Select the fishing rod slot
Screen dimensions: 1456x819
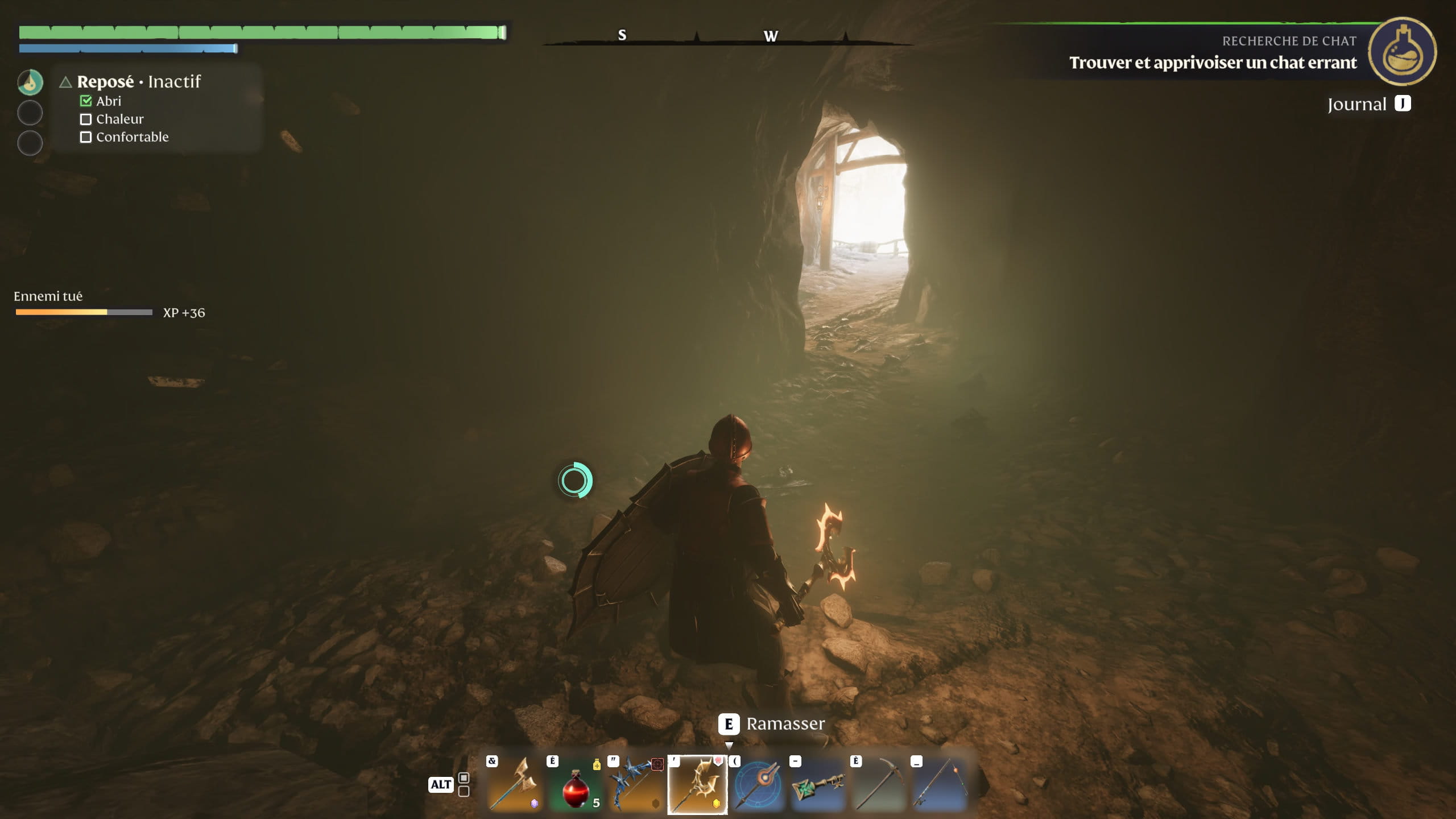pyautogui.click(x=940, y=785)
